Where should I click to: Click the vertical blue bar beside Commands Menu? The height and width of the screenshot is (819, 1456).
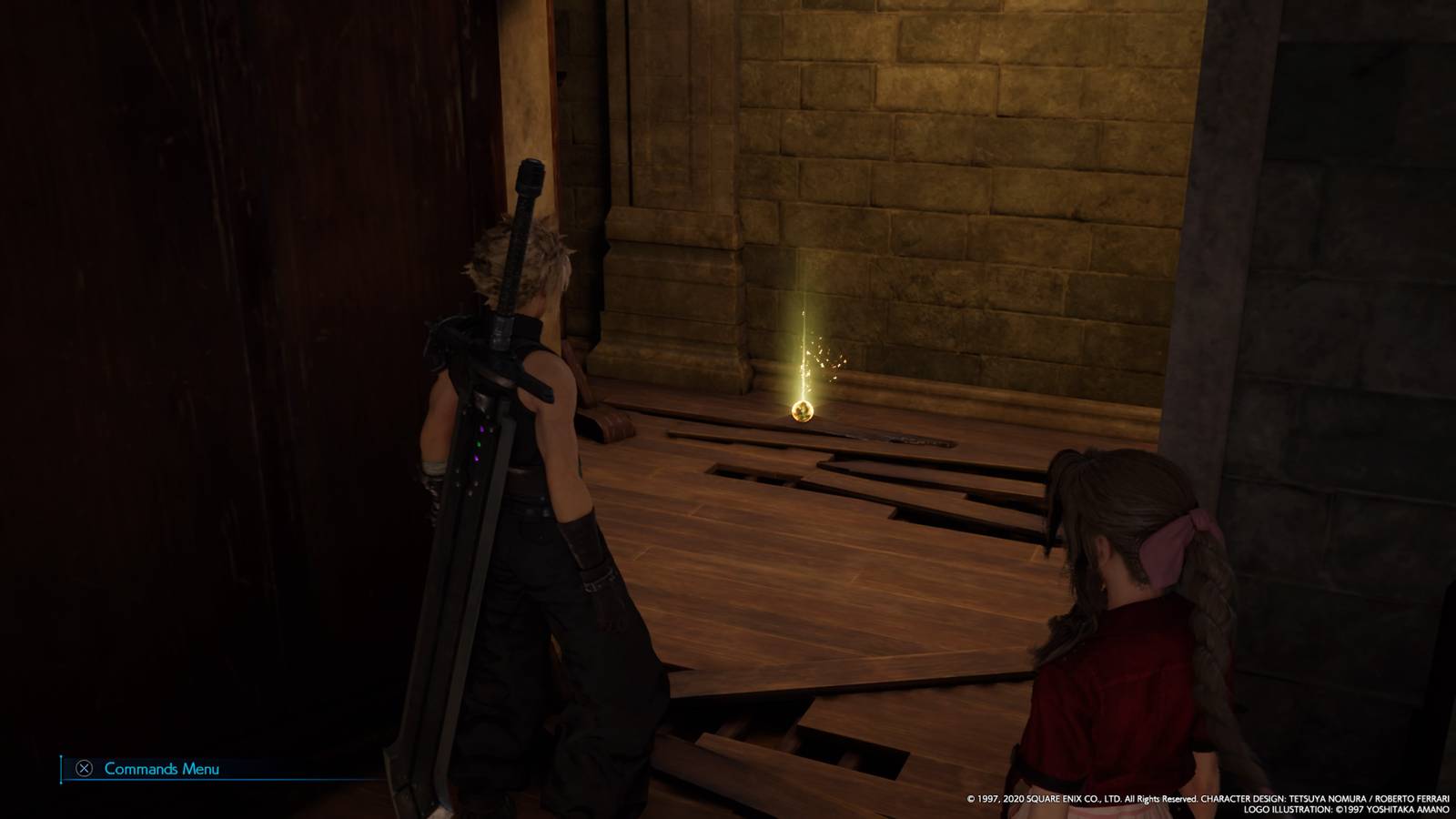click(60, 767)
